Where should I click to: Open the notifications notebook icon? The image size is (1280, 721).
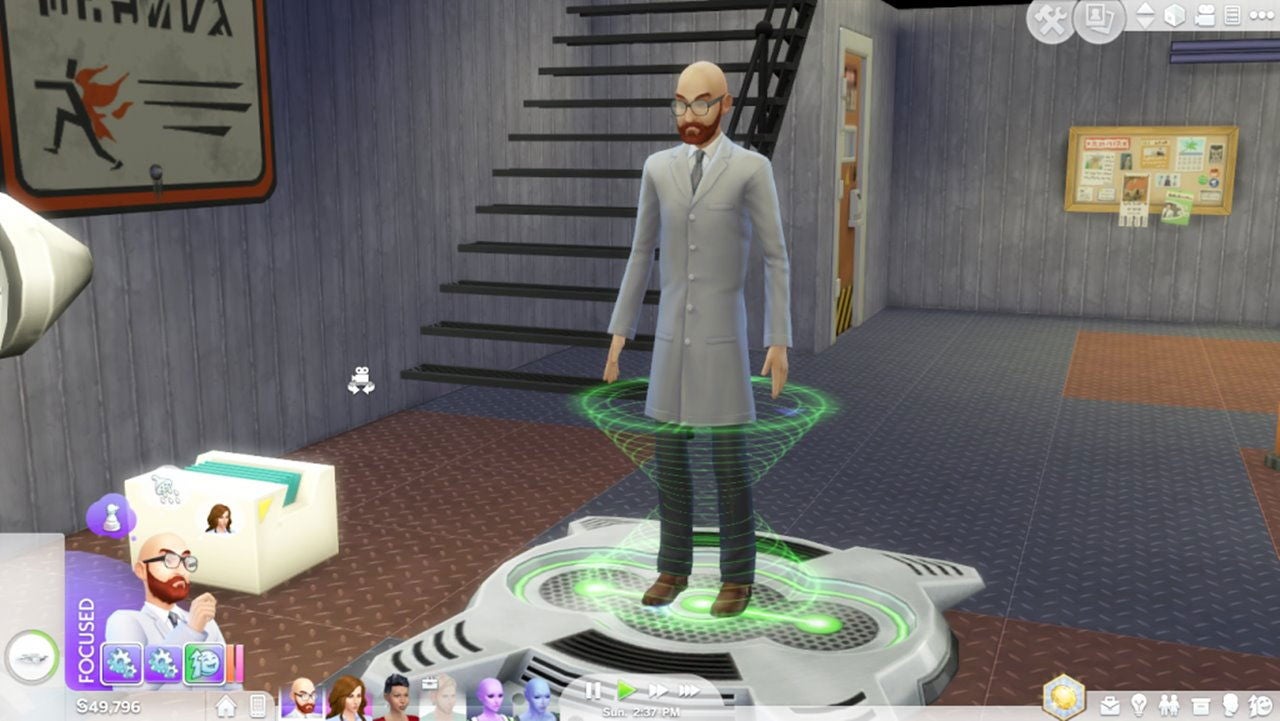tap(1232, 17)
